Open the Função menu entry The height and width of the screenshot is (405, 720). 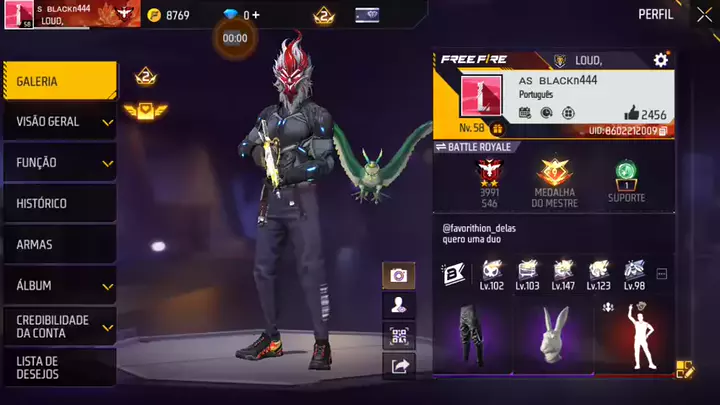58,162
